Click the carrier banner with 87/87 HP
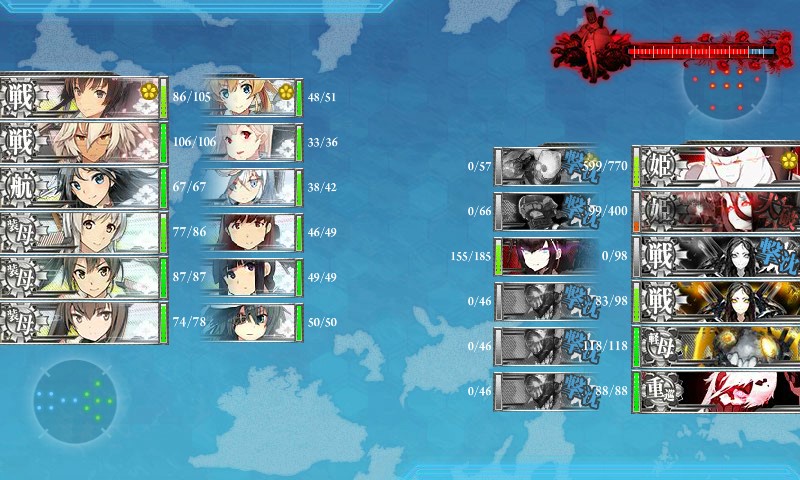The width and height of the screenshot is (800, 480). [x=80, y=277]
